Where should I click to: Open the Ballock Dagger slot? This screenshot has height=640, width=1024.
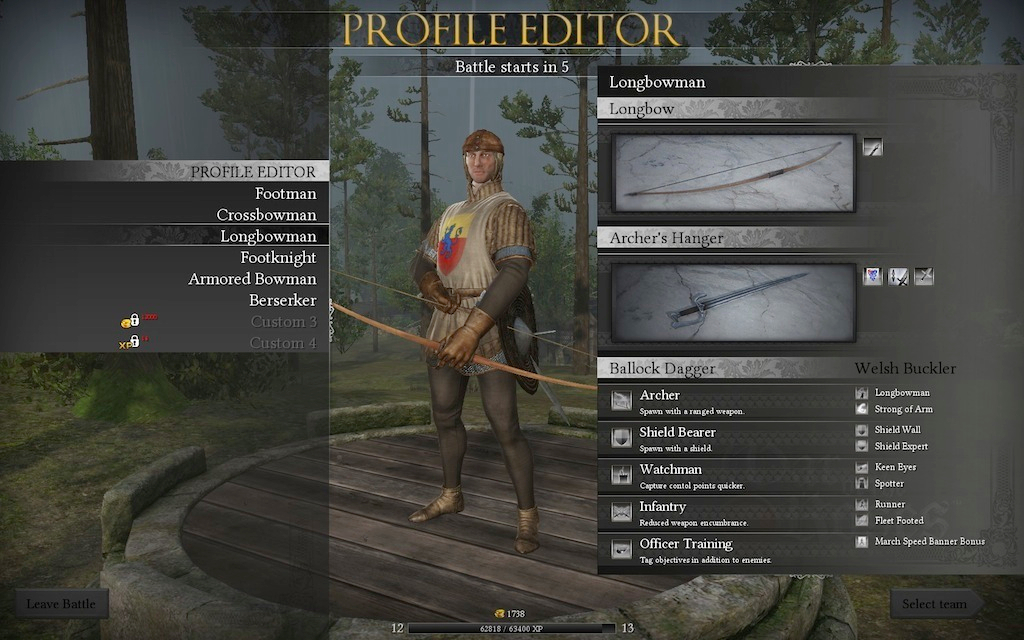662,368
